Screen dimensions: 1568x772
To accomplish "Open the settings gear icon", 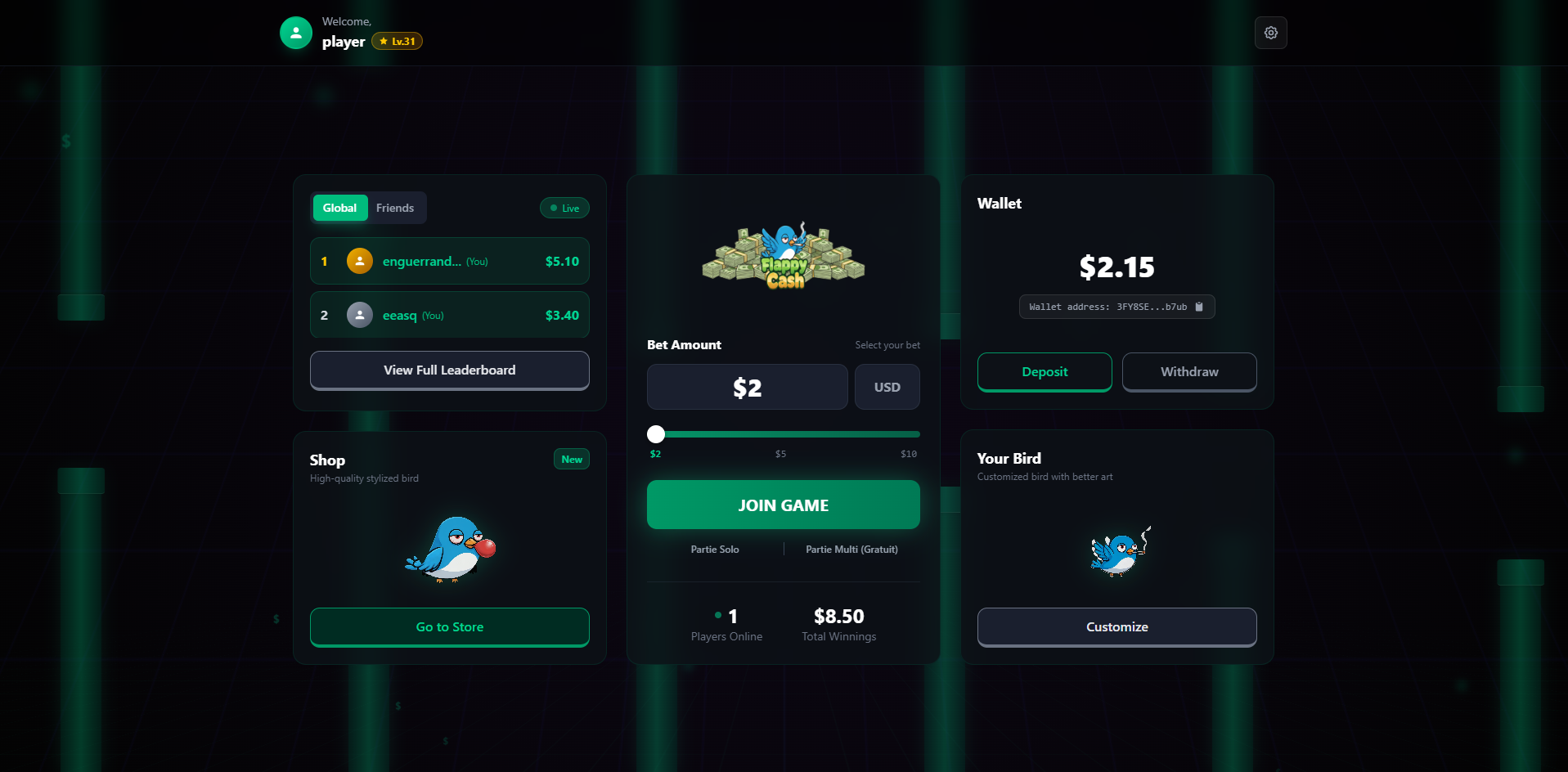I will (x=1269, y=33).
